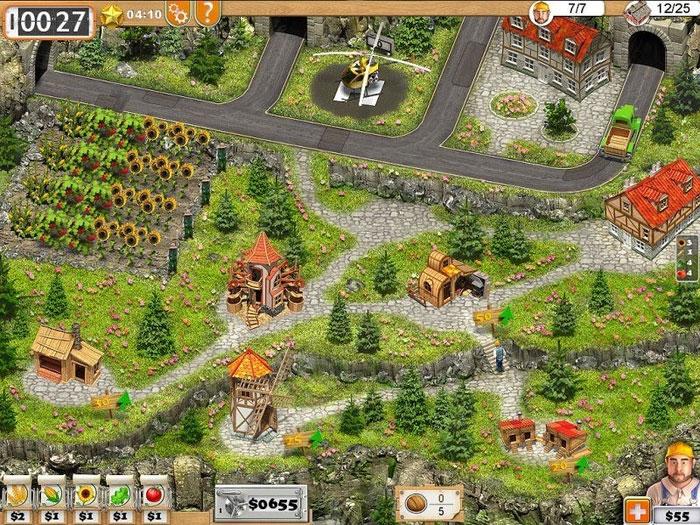Click the upgrade arrow sign near the wooden hut
Viewport: 700px width, 525px height.
pyautogui.click(x=112, y=402)
